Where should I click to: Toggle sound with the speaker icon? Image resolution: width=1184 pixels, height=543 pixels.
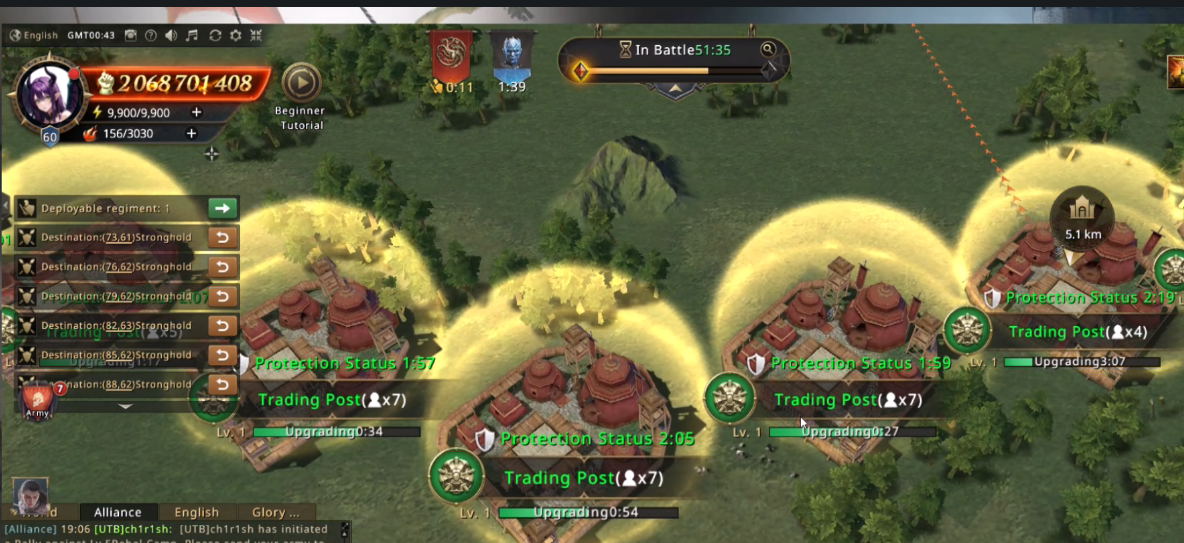(x=171, y=35)
